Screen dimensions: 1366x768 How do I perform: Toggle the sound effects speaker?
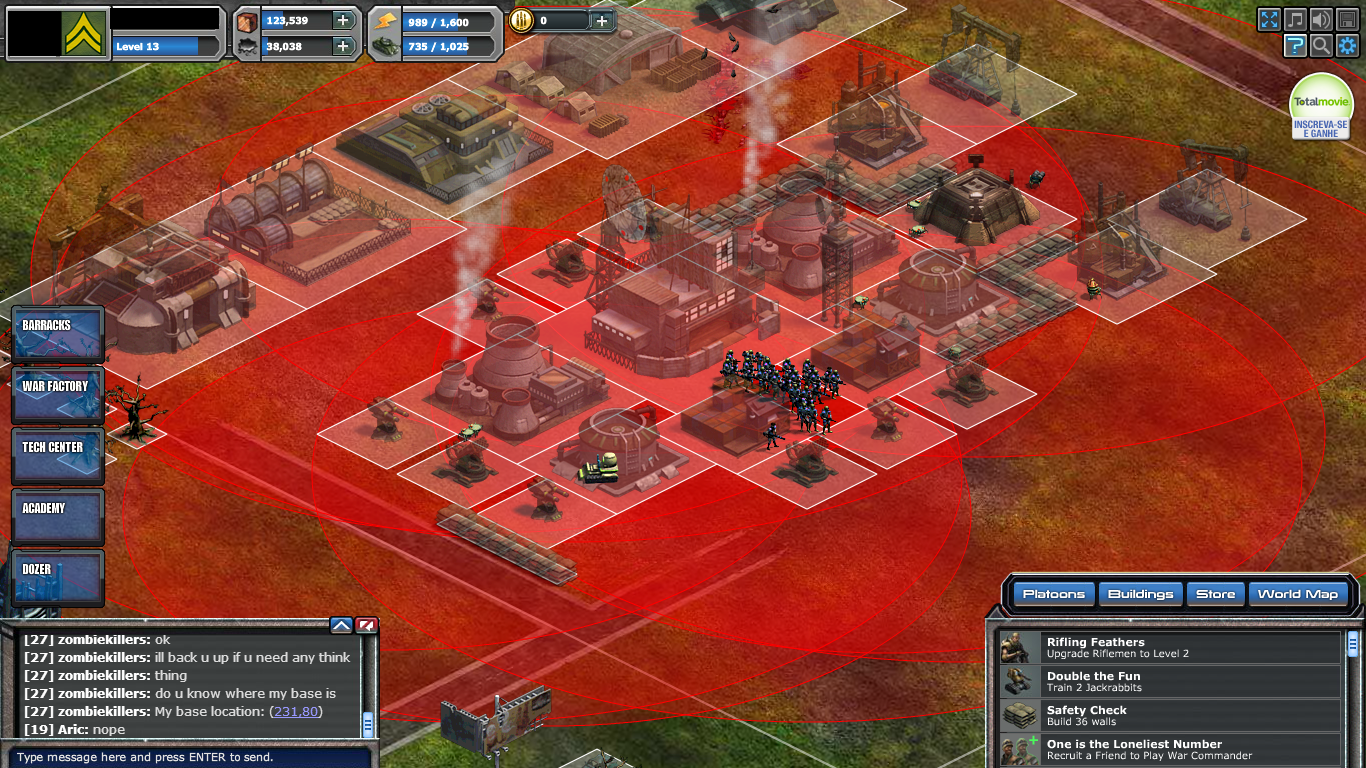click(1321, 18)
